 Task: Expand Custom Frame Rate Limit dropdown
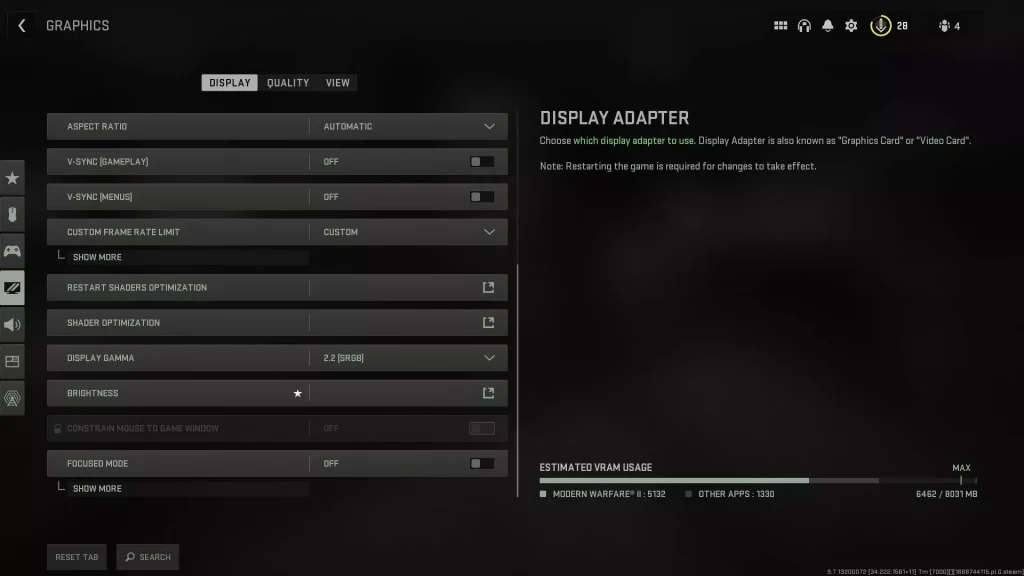489,232
